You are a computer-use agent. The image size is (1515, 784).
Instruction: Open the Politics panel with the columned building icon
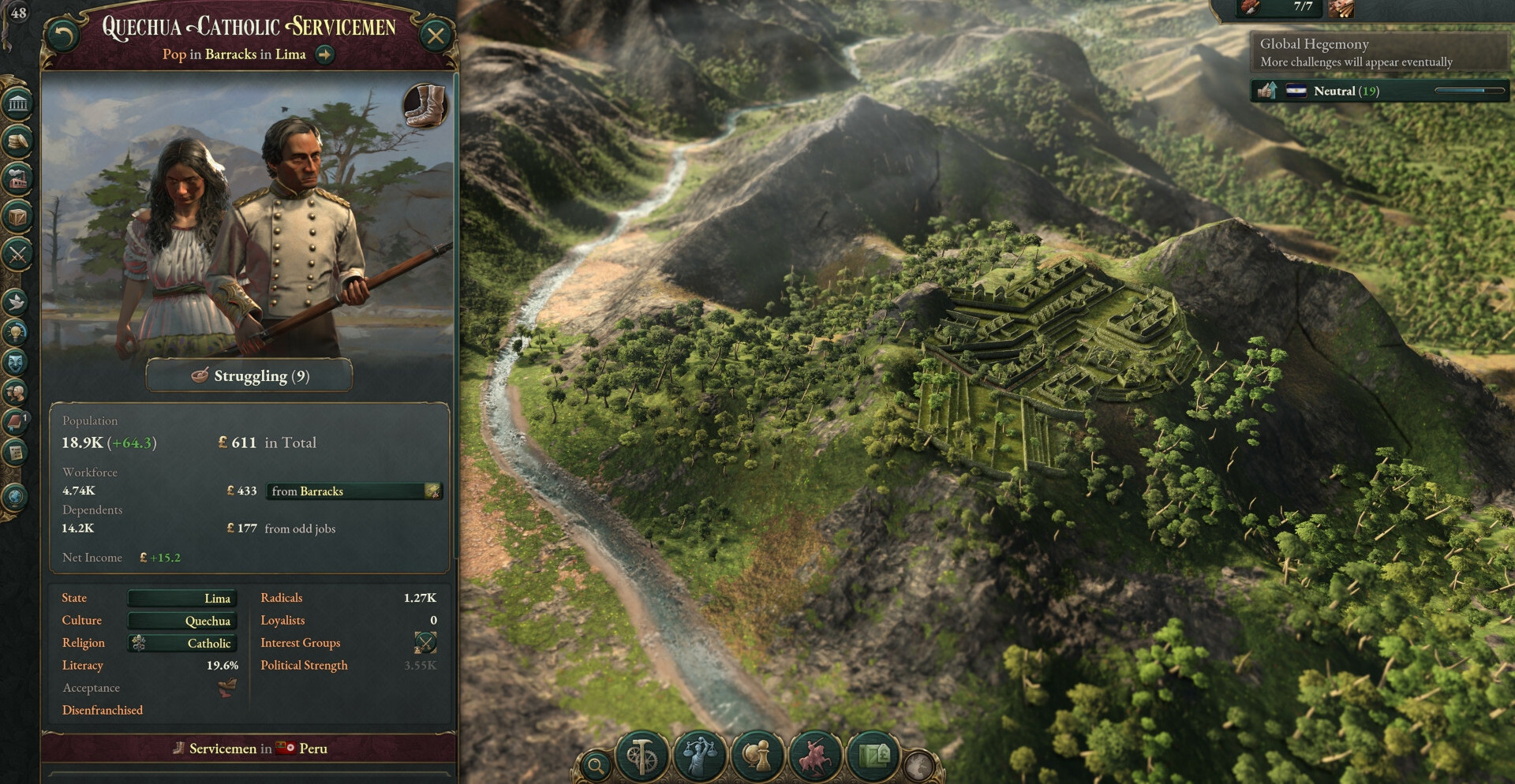pyautogui.click(x=17, y=103)
